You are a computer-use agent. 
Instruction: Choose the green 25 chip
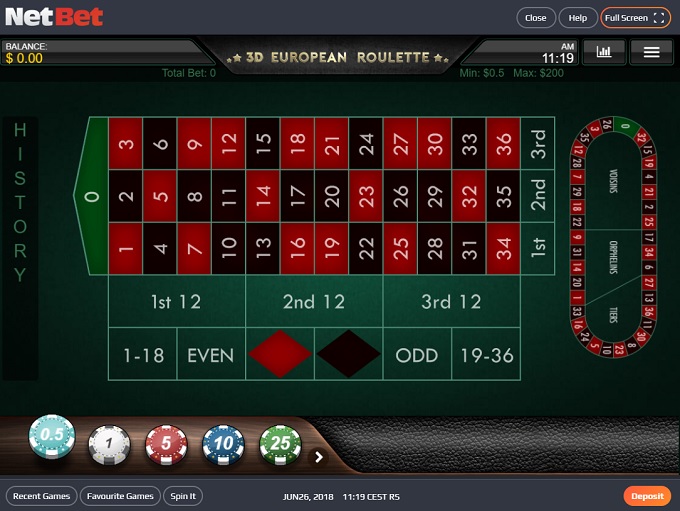click(280, 443)
